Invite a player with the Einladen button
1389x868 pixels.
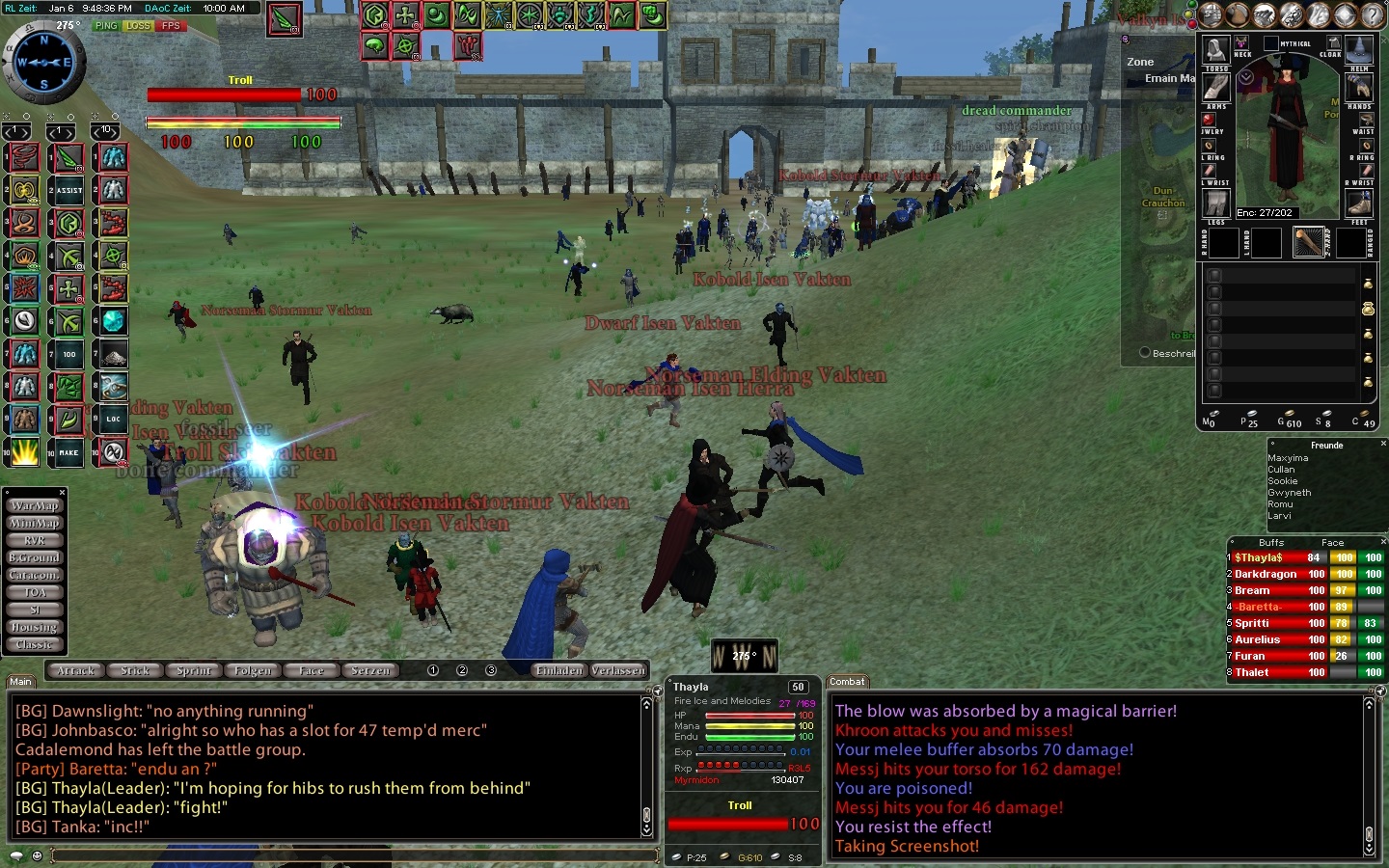559,670
